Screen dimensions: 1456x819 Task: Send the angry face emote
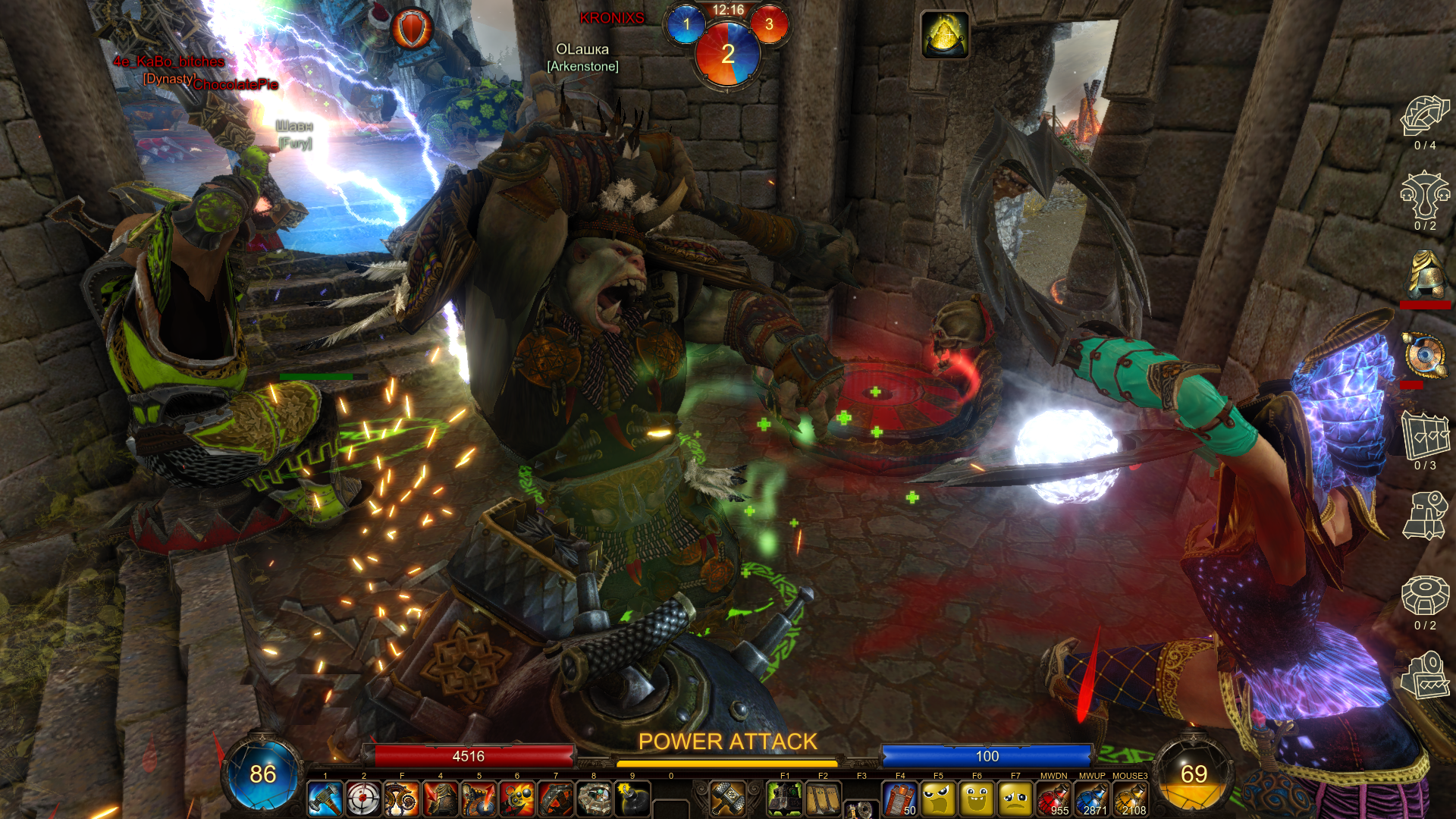(939, 799)
